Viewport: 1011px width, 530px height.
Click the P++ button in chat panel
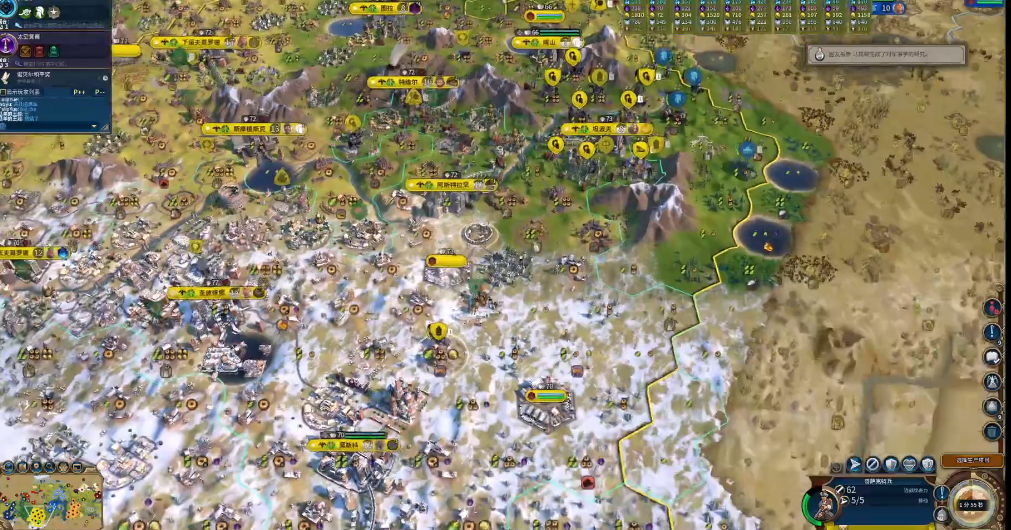pyautogui.click(x=78, y=91)
